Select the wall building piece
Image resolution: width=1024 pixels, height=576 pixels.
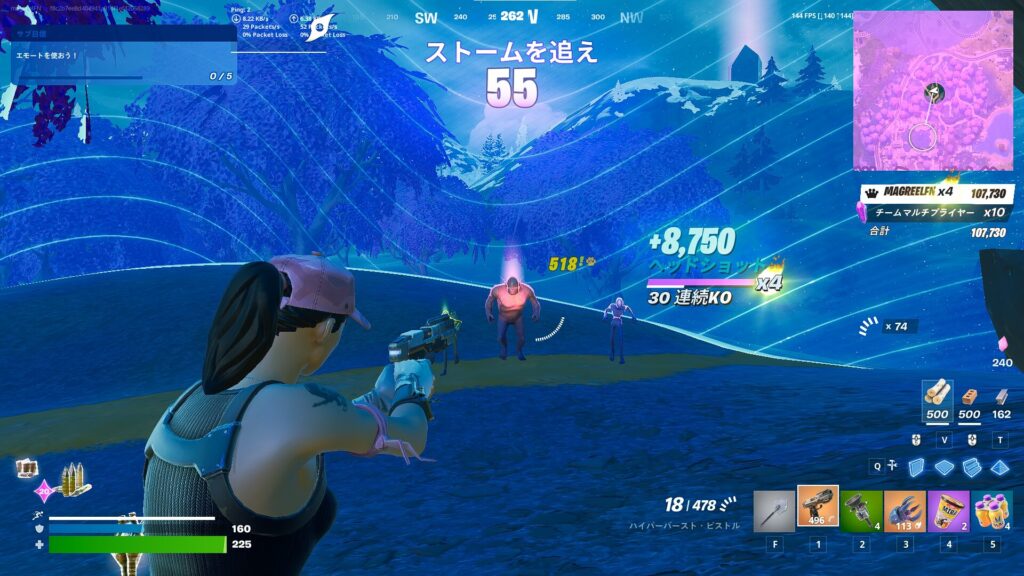[917, 467]
